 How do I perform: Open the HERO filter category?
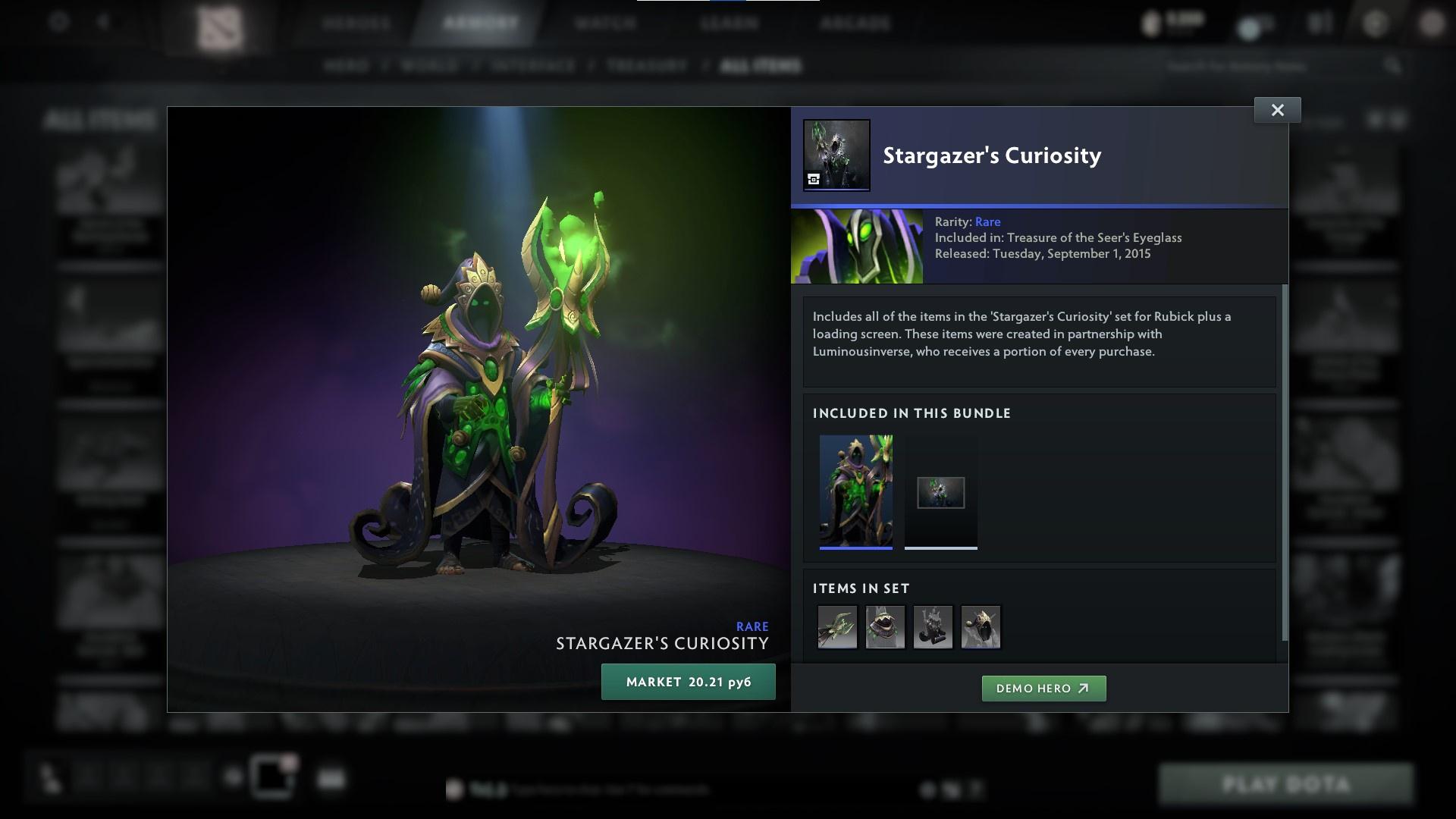(348, 66)
